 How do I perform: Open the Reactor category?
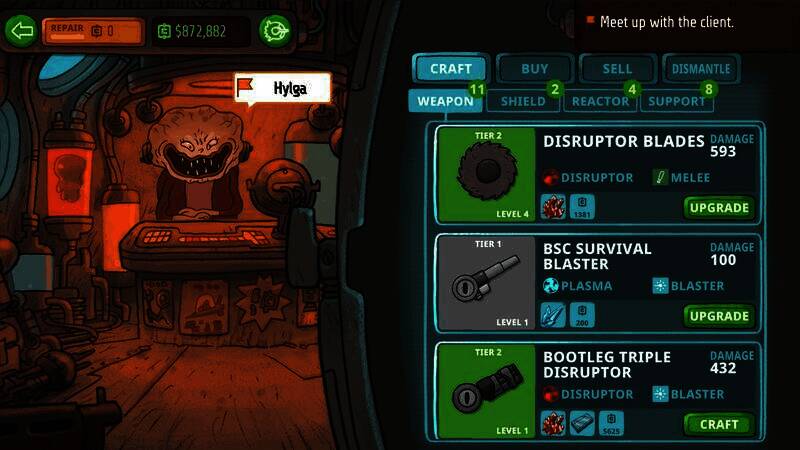point(599,101)
